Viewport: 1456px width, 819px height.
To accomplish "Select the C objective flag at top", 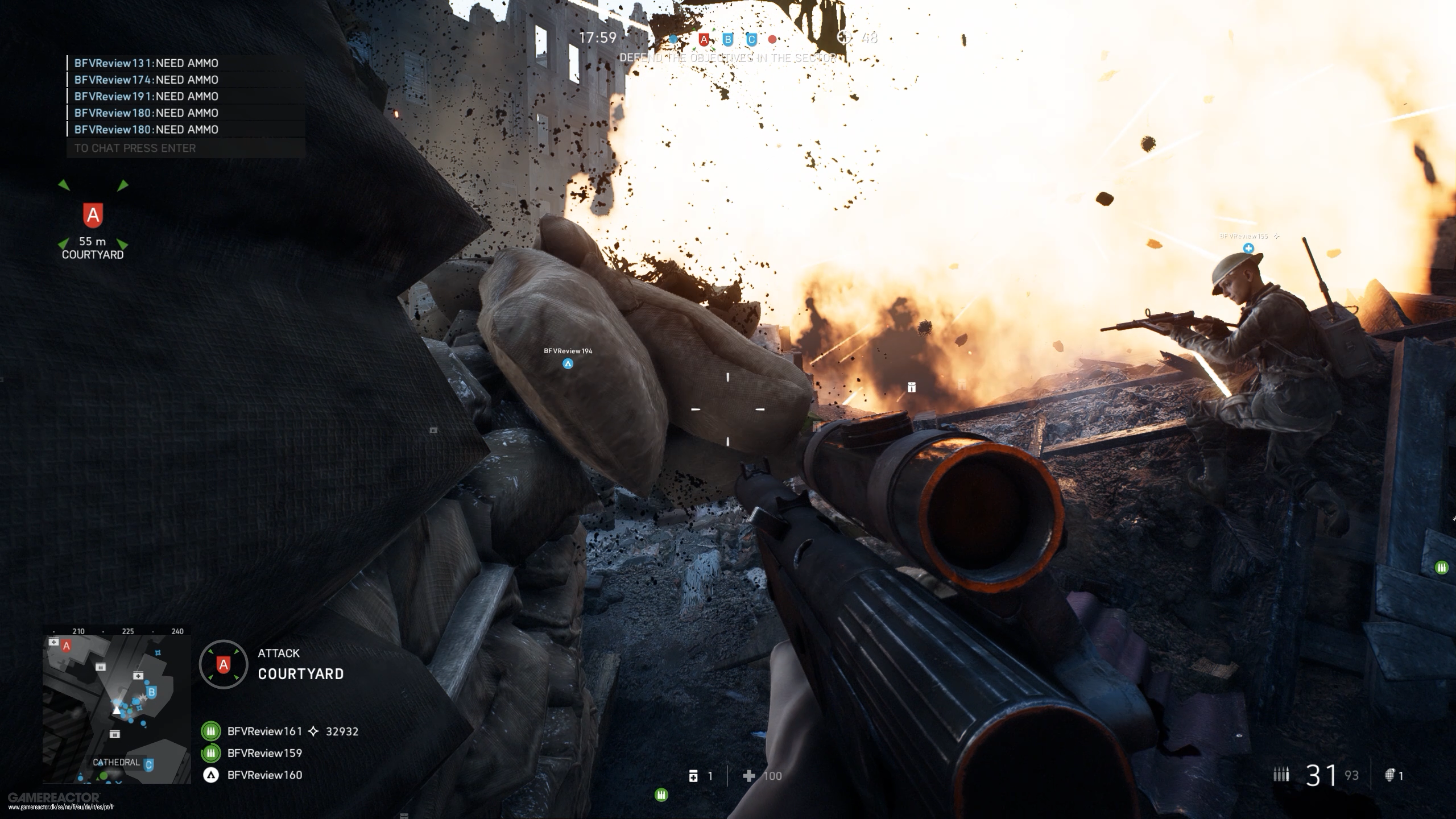I will pos(751,40).
